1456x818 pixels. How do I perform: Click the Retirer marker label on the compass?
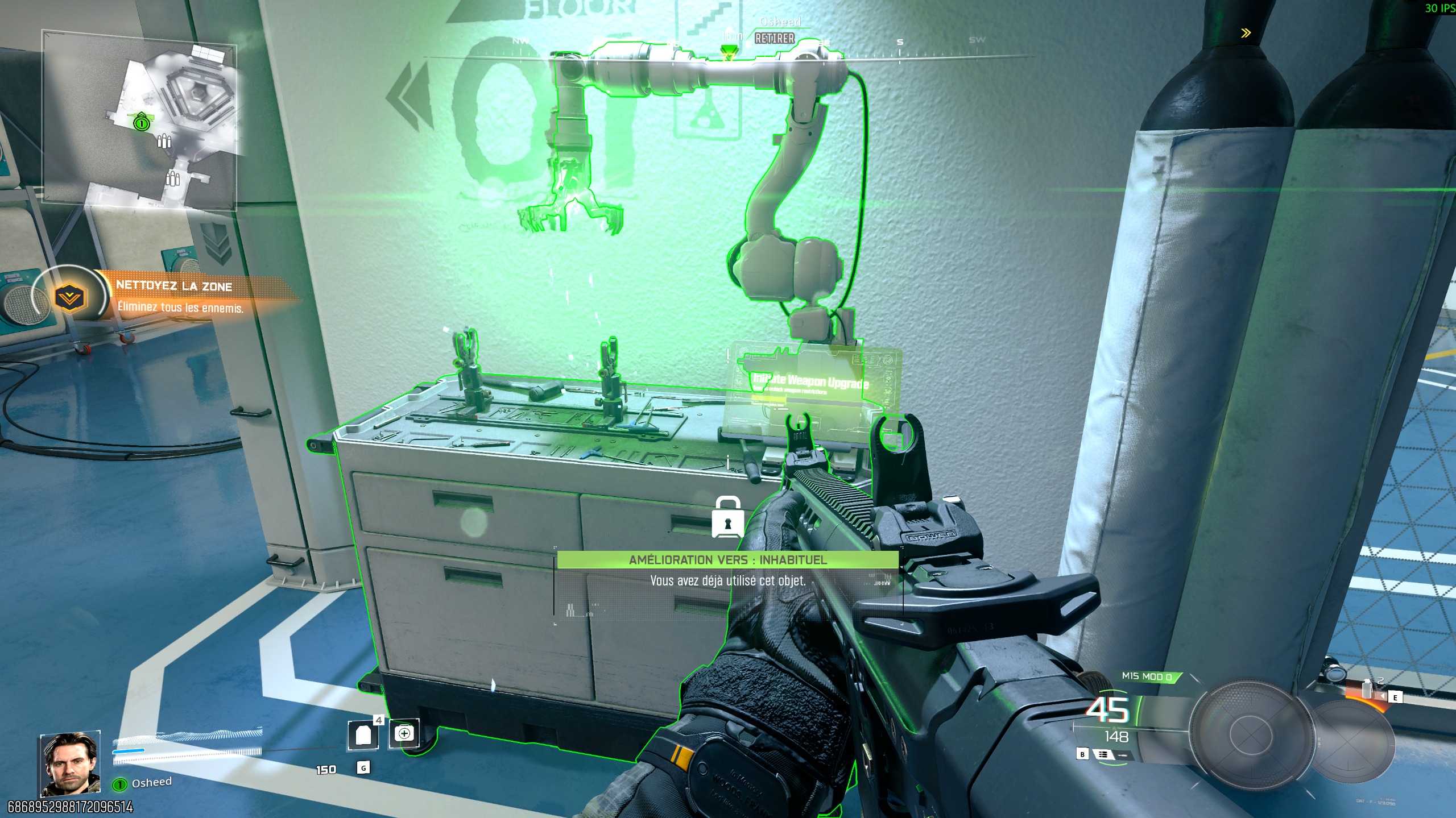775,39
